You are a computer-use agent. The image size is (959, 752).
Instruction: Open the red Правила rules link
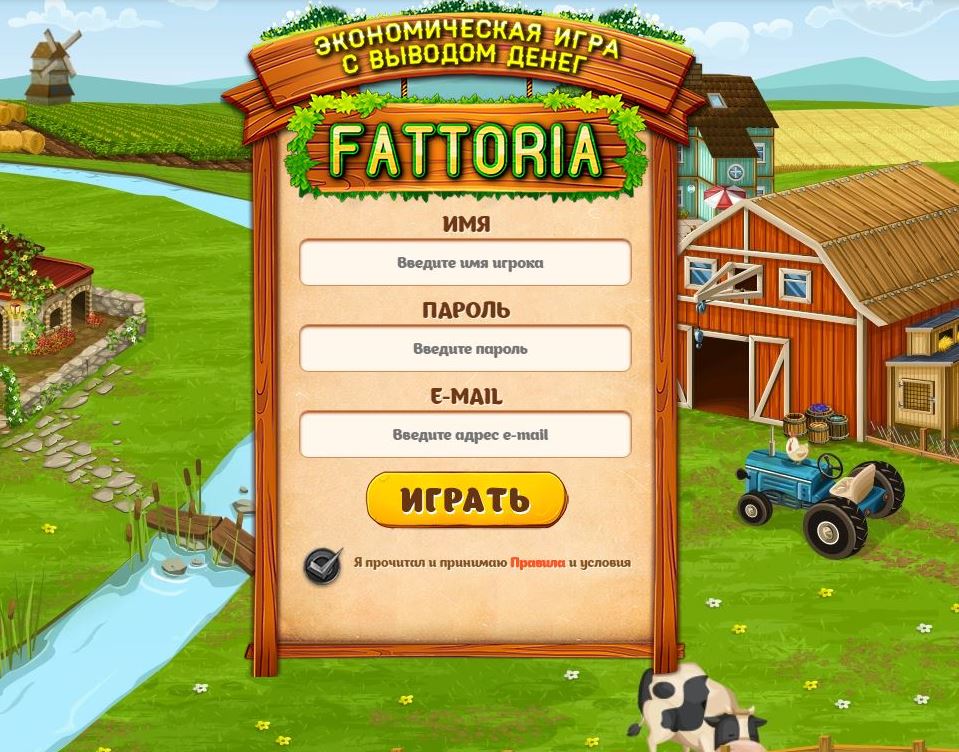[x=537, y=563]
